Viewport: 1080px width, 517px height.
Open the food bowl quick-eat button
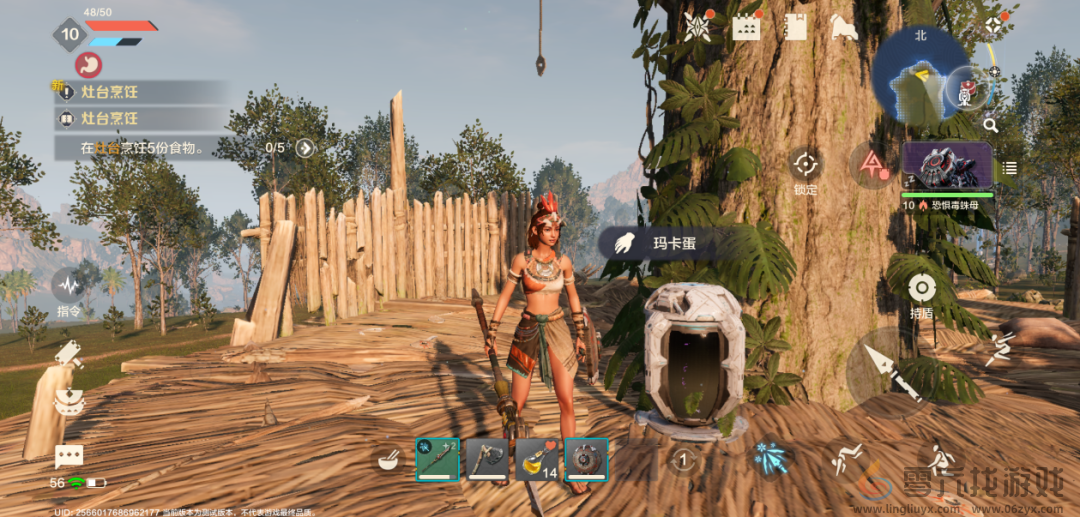pos(387,460)
